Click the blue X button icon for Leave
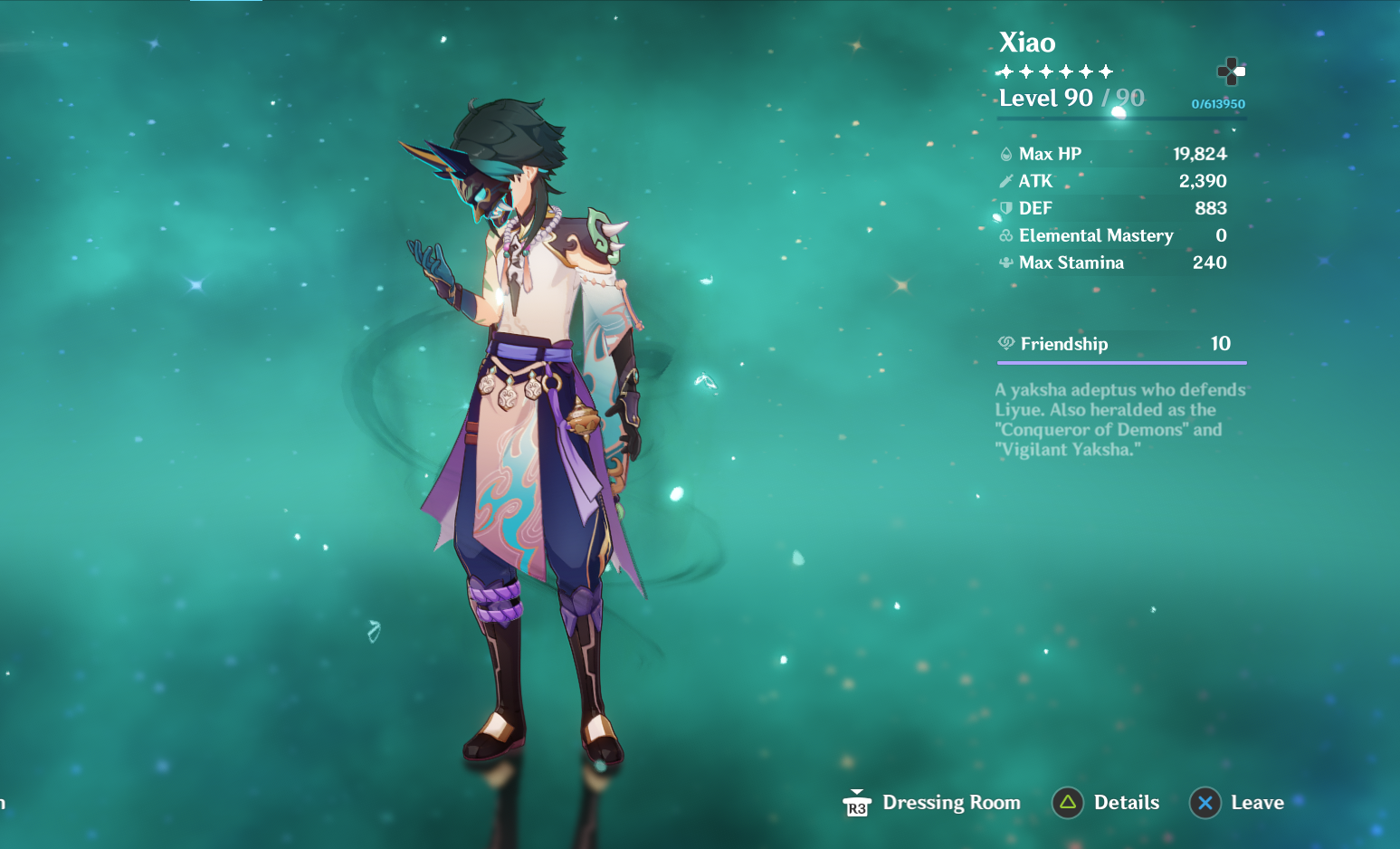The image size is (1400, 849). [1205, 802]
